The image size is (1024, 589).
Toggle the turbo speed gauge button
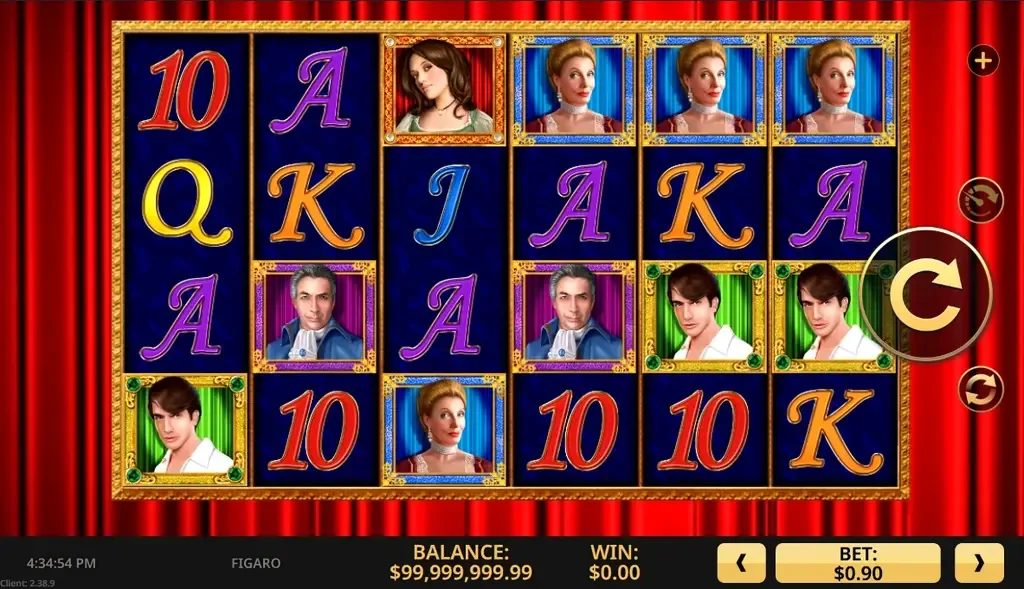point(980,199)
